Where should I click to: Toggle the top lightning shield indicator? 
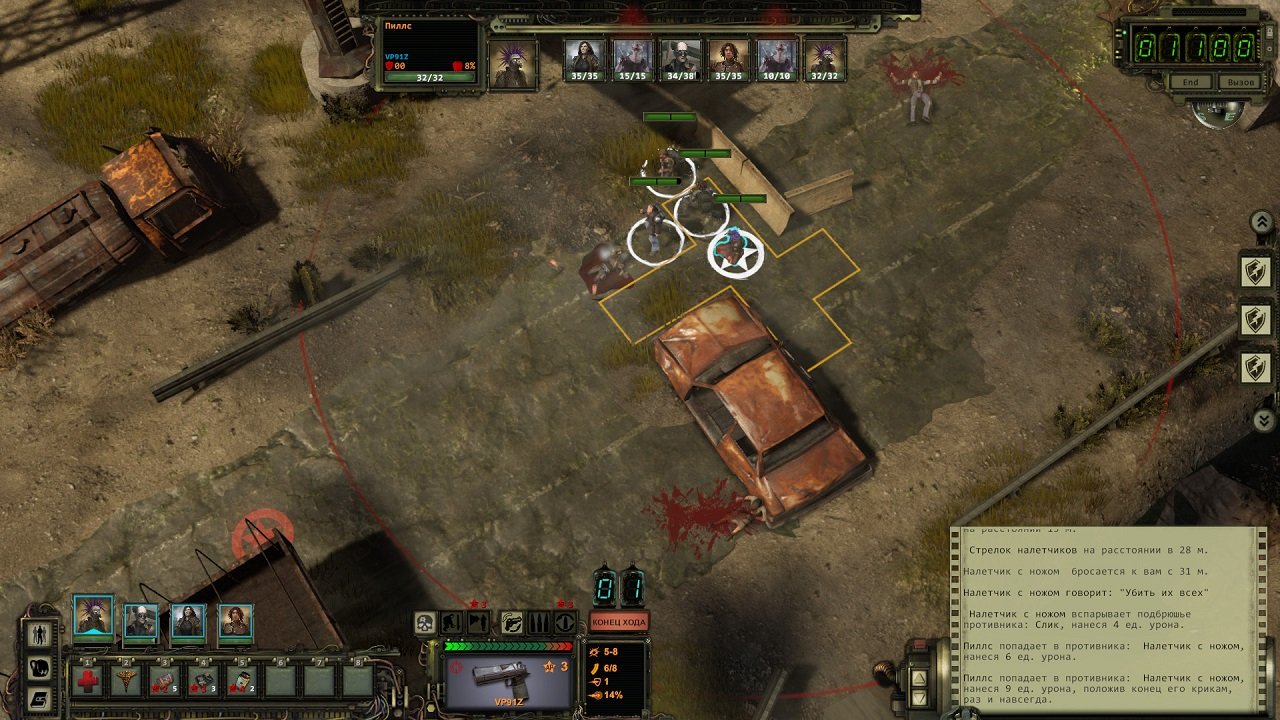pyautogui.click(x=1257, y=272)
